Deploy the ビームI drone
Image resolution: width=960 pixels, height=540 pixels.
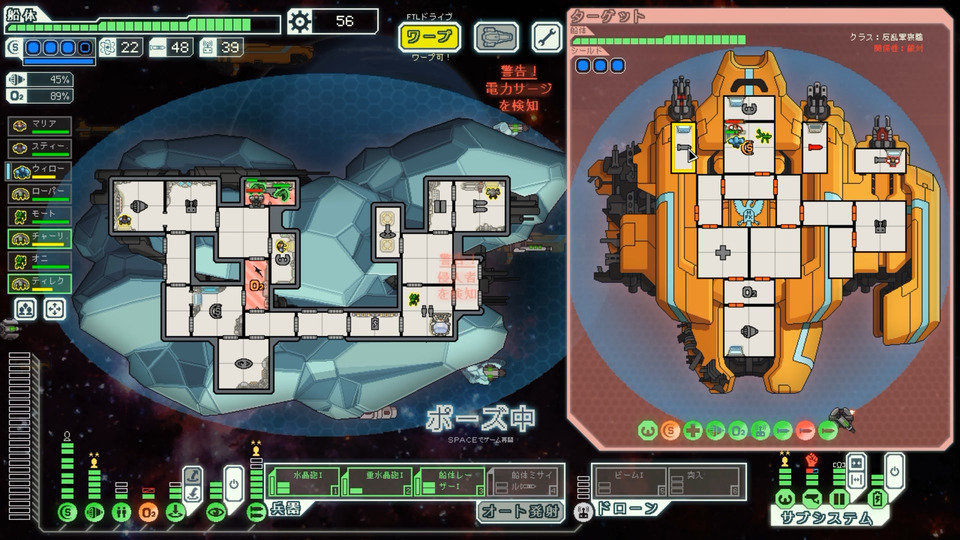[631, 482]
